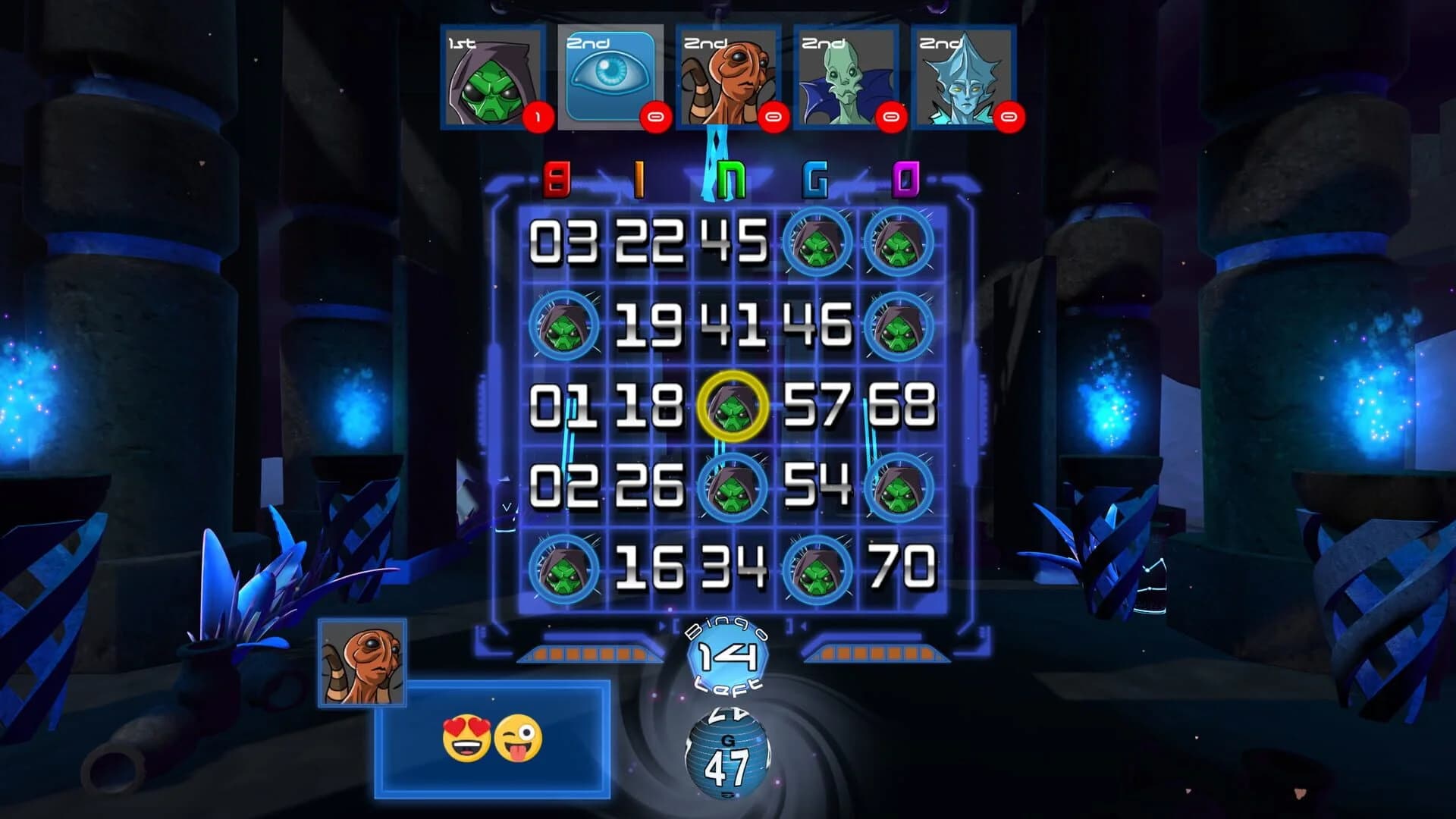Click the red zero badge under the eye icon

(657, 115)
